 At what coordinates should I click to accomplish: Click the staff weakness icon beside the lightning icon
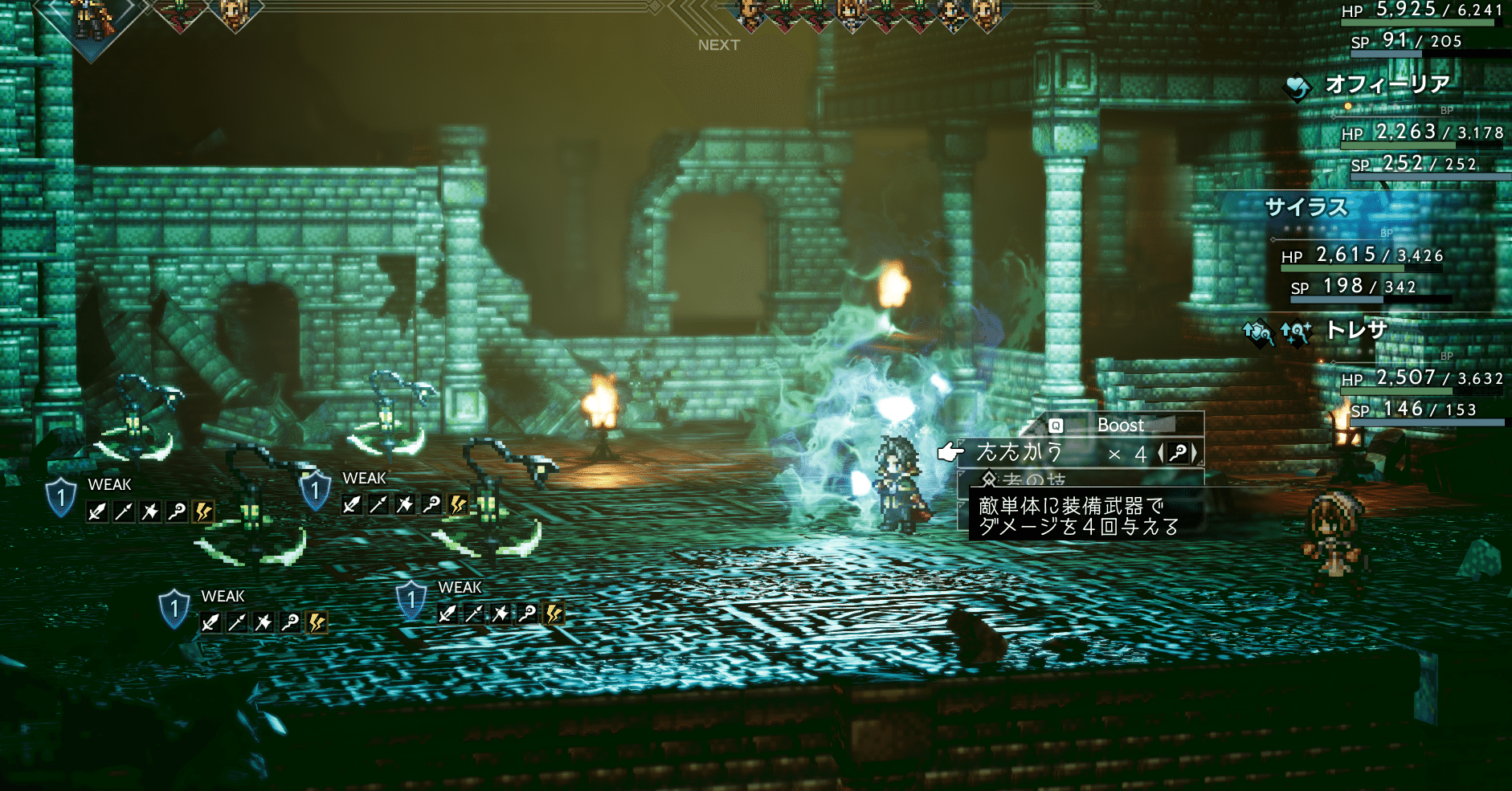176,510
